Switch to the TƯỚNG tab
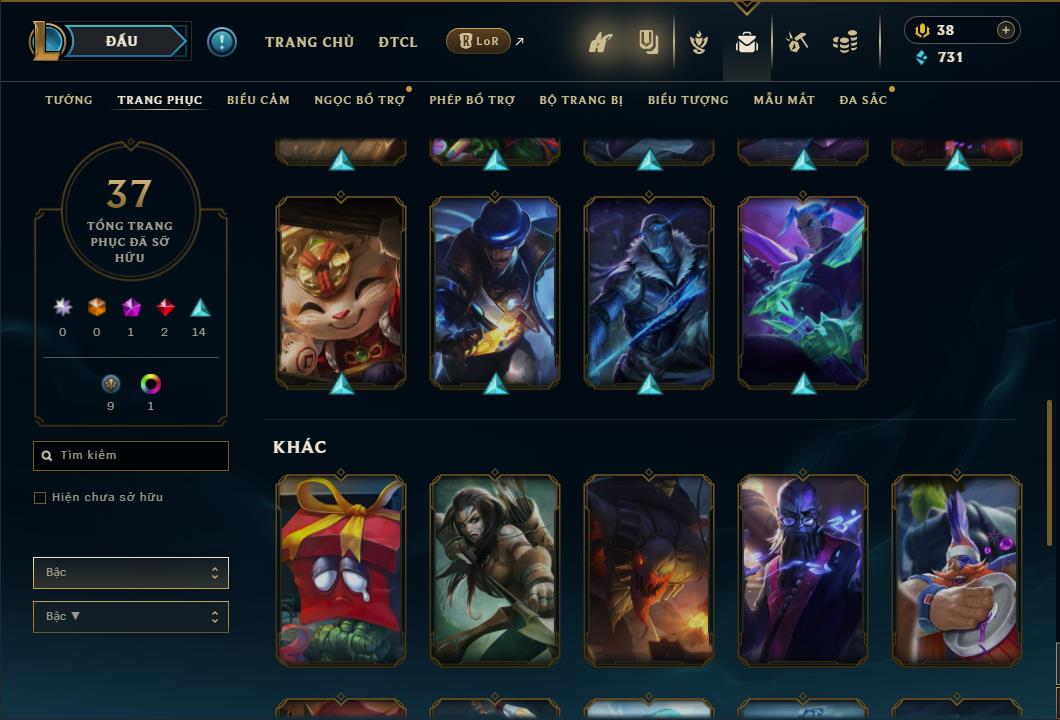The height and width of the screenshot is (720, 1060). pos(69,100)
